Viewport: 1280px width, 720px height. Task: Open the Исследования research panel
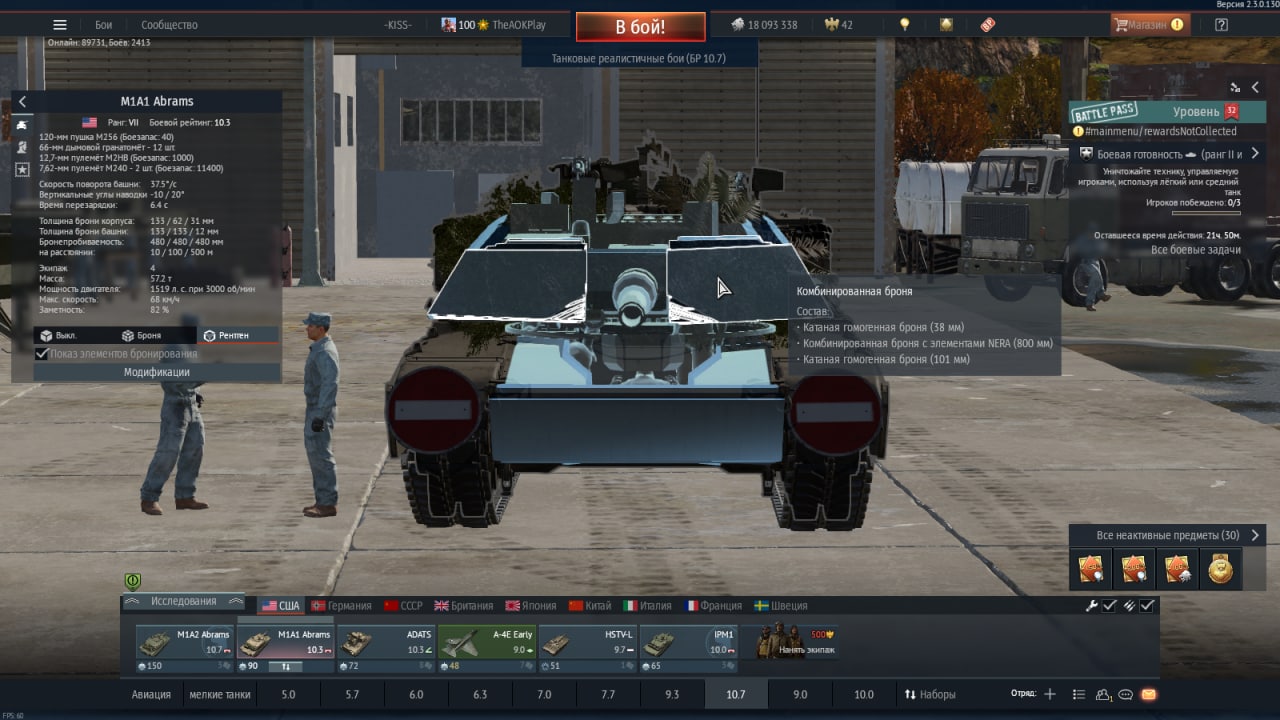183,601
